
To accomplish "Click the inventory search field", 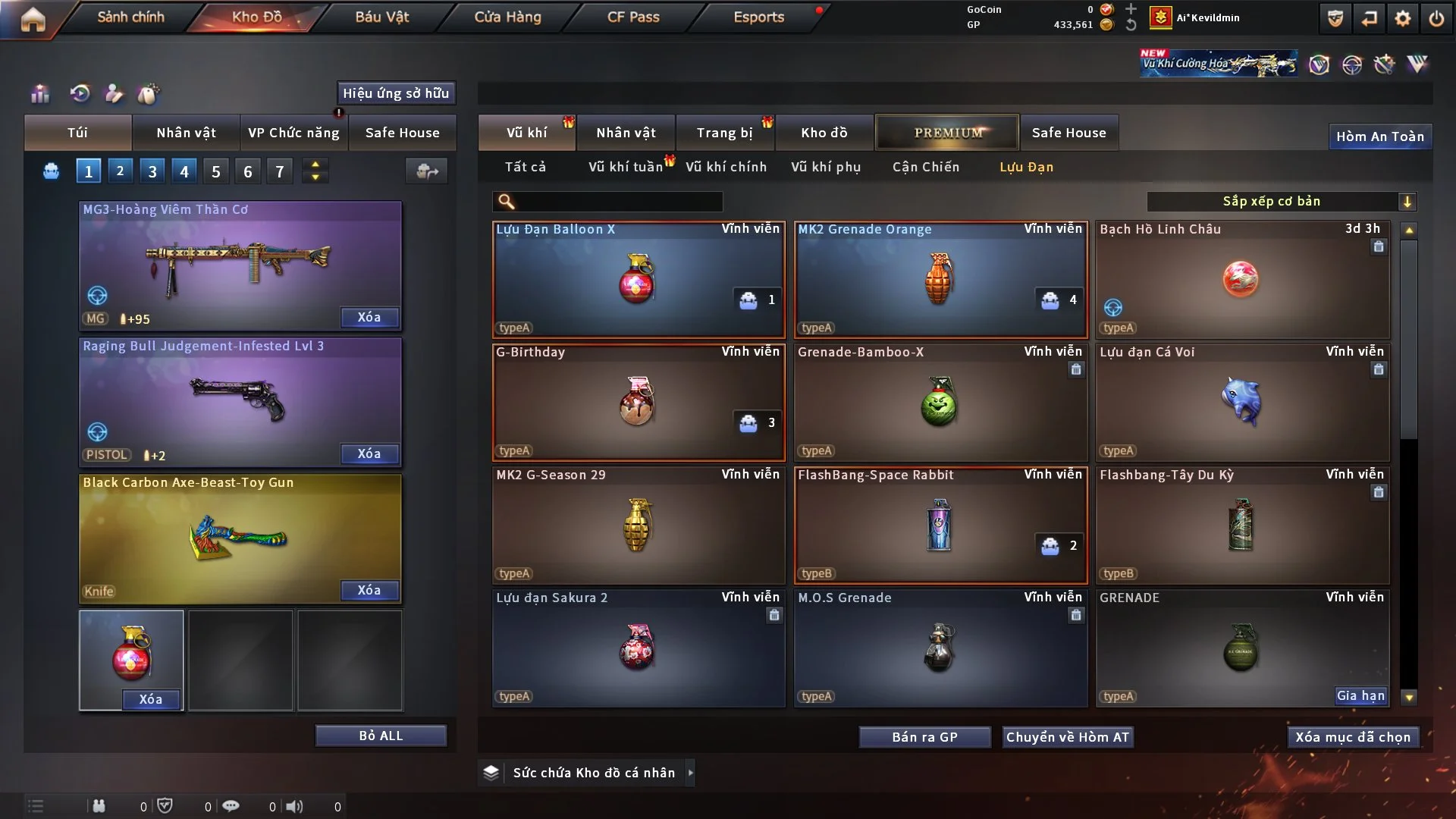I will 618,202.
